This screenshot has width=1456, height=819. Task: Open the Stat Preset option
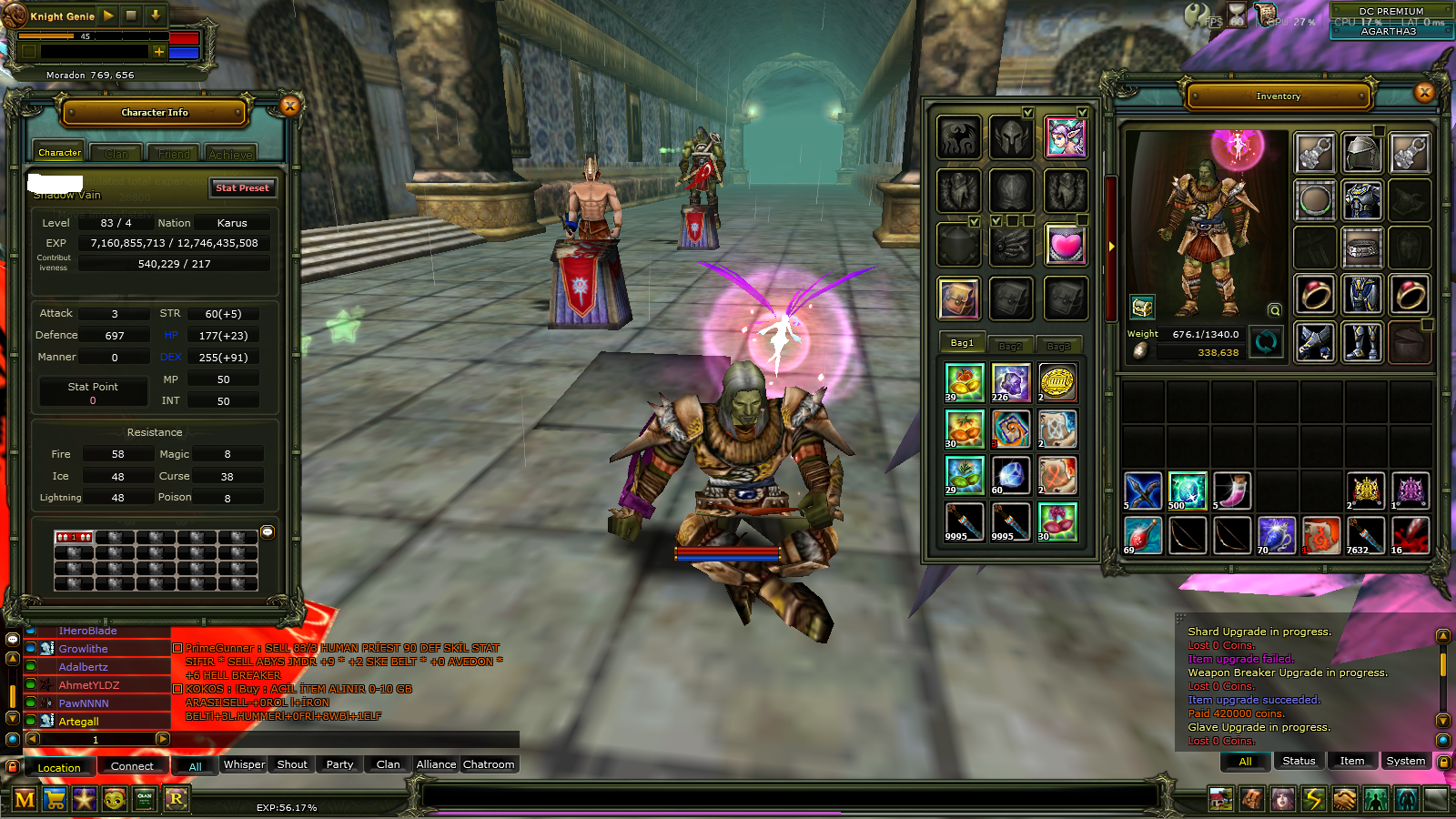point(242,187)
